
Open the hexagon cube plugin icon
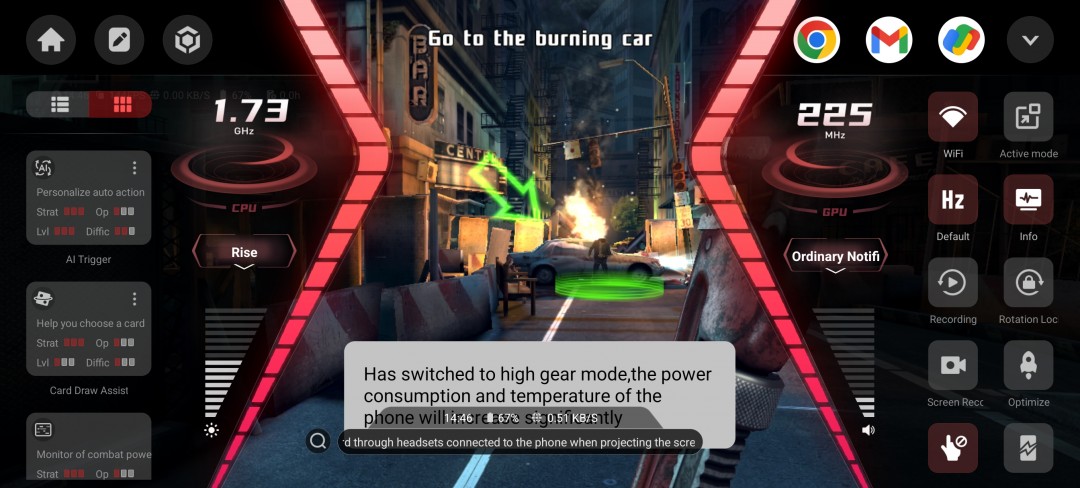(x=187, y=41)
